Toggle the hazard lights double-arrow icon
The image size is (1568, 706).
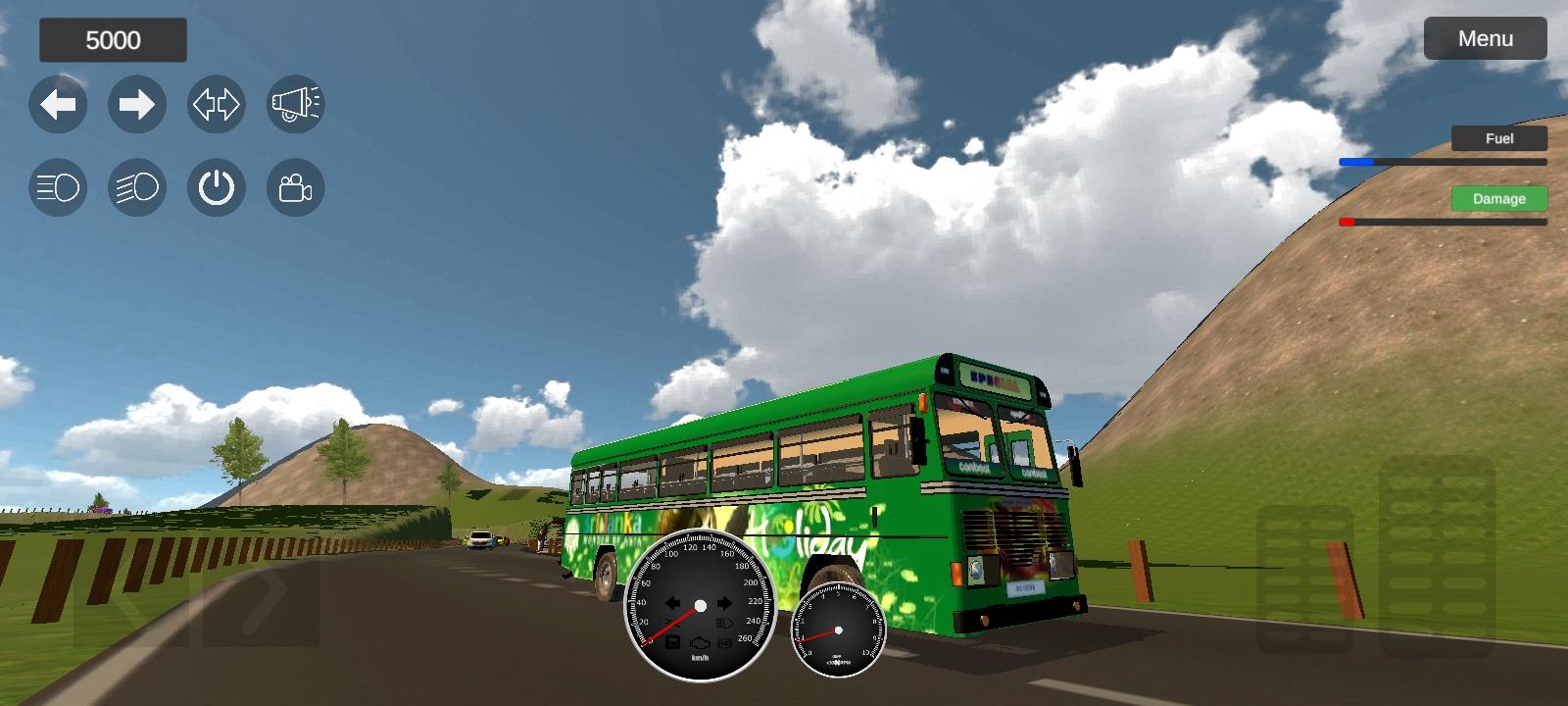click(x=216, y=104)
